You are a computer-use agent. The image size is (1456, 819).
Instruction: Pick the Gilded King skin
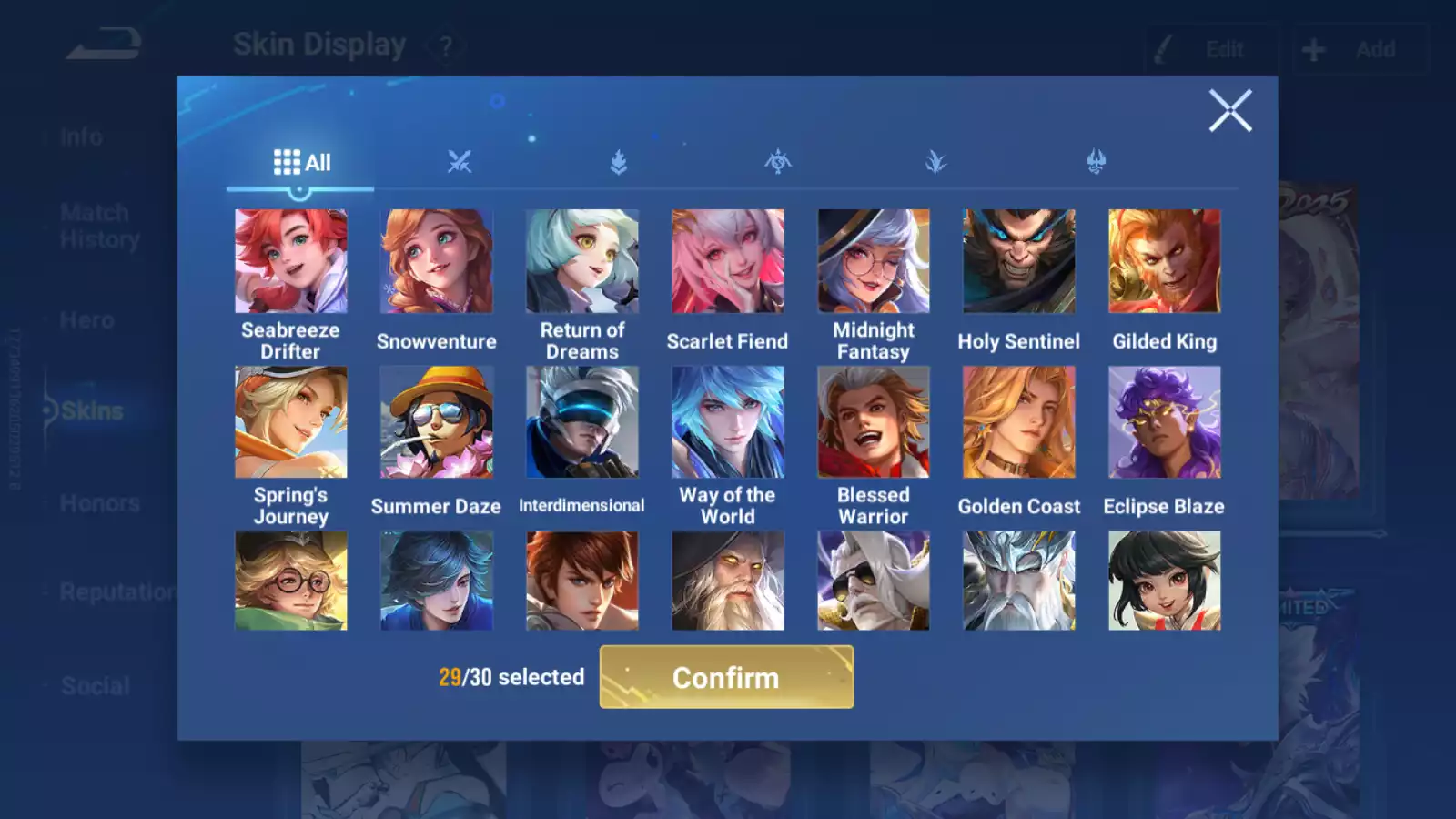[1164, 262]
